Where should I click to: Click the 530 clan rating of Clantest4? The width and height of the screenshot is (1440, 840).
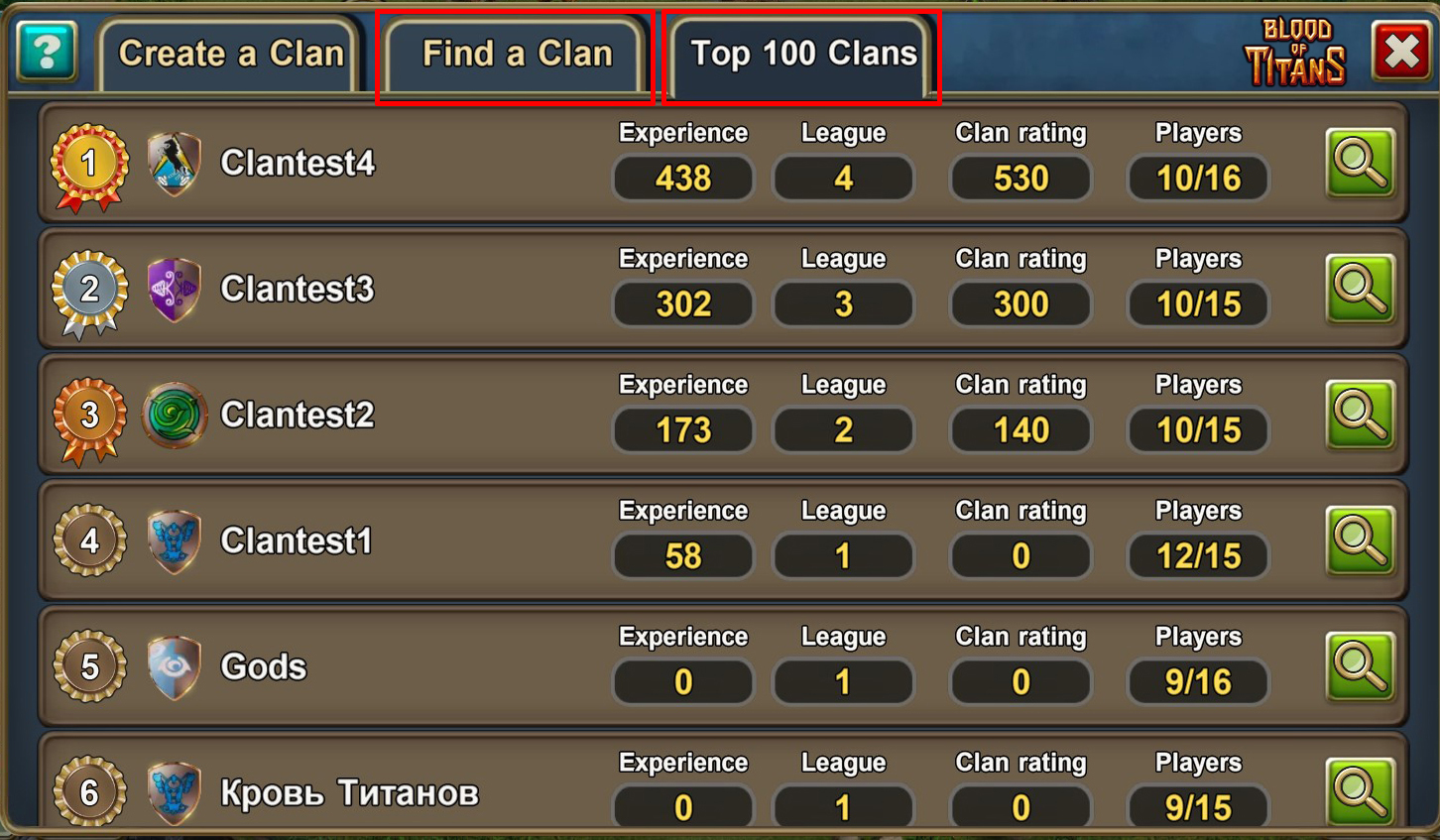pos(1020,179)
